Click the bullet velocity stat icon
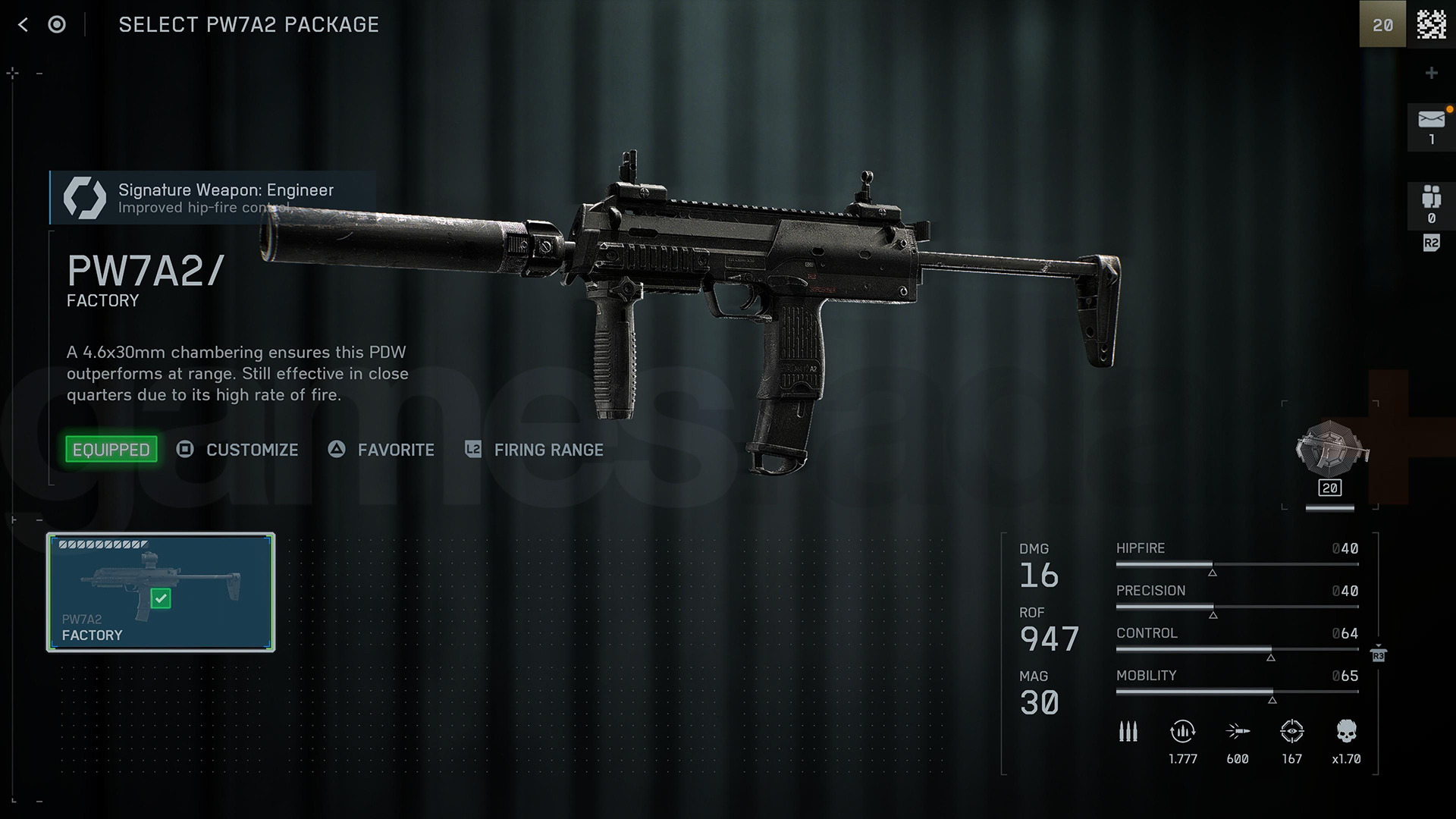The image size is (1456, 819). [x=1238, y=732]
